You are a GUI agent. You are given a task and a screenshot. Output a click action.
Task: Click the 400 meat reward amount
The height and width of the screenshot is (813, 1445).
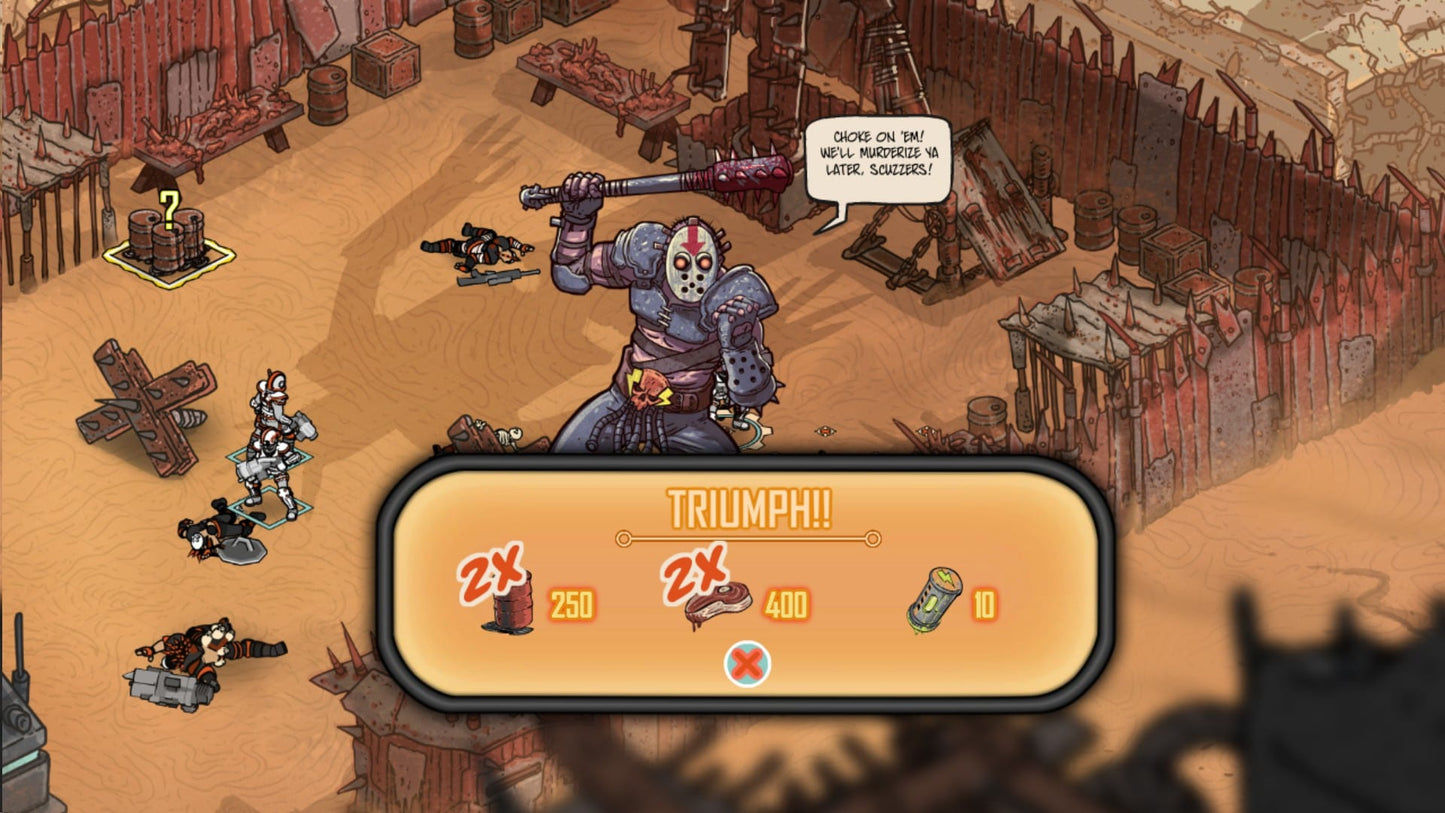[786, 604]
